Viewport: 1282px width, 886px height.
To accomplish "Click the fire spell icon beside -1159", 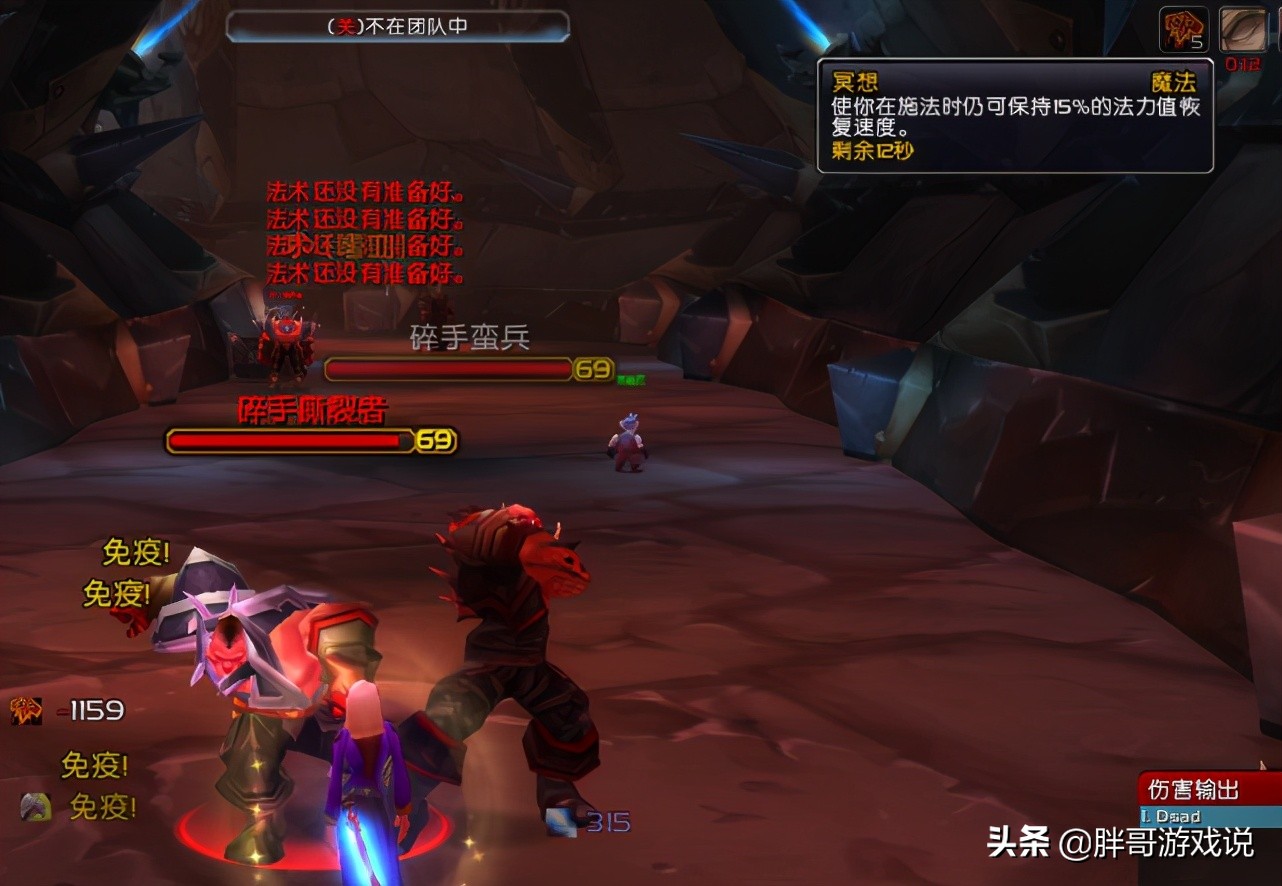I will [26, 710].
